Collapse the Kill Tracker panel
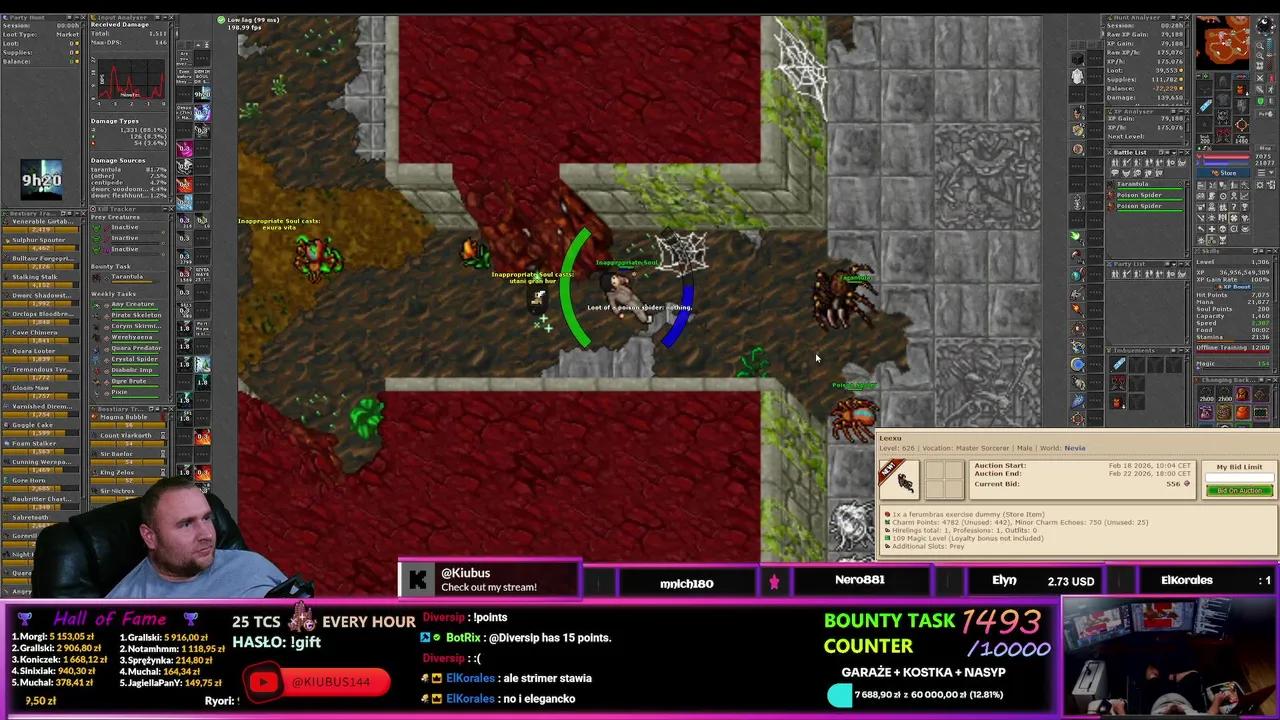The image size is (1280, 720). point(166,209)
